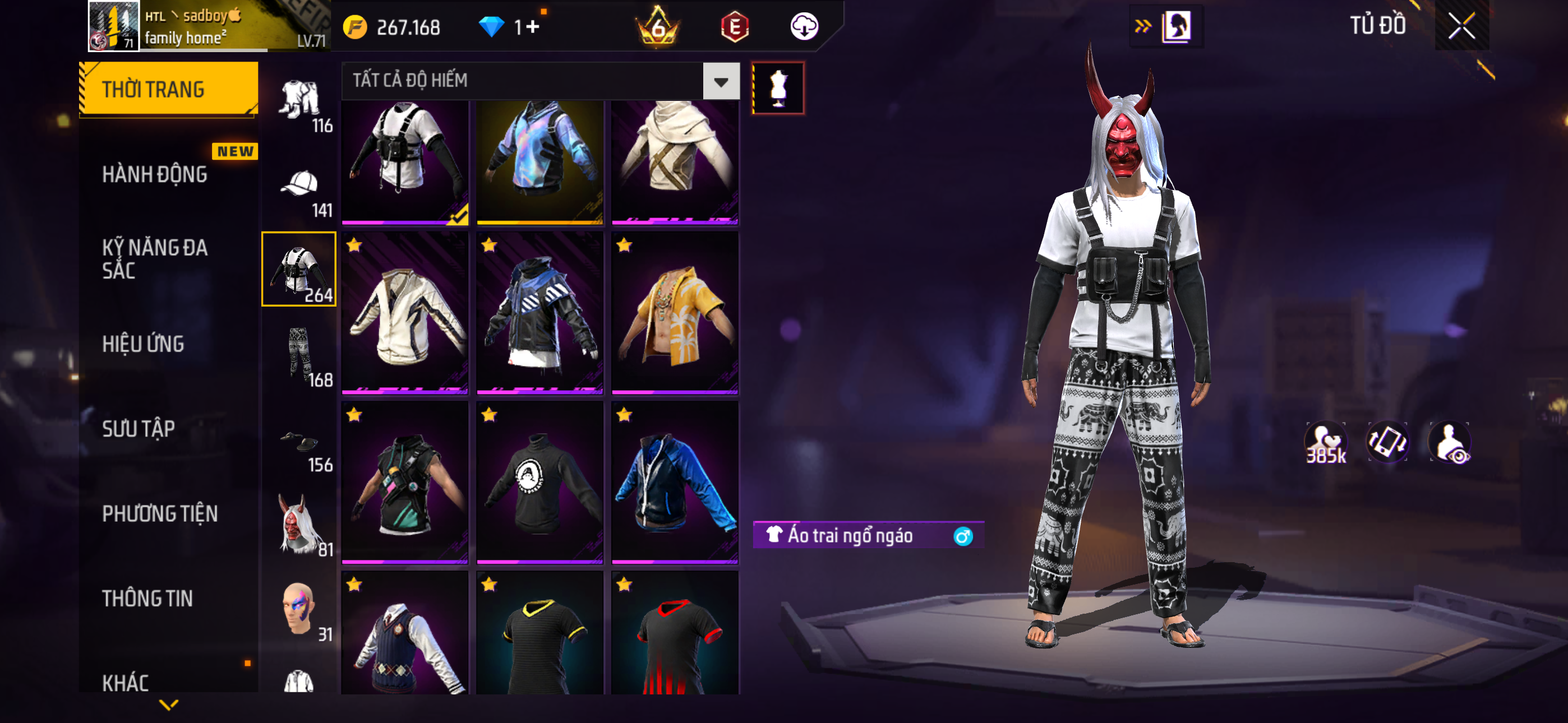
Task: Choose the yellow palm-tree shirt
Action: [x=675, y=313]
